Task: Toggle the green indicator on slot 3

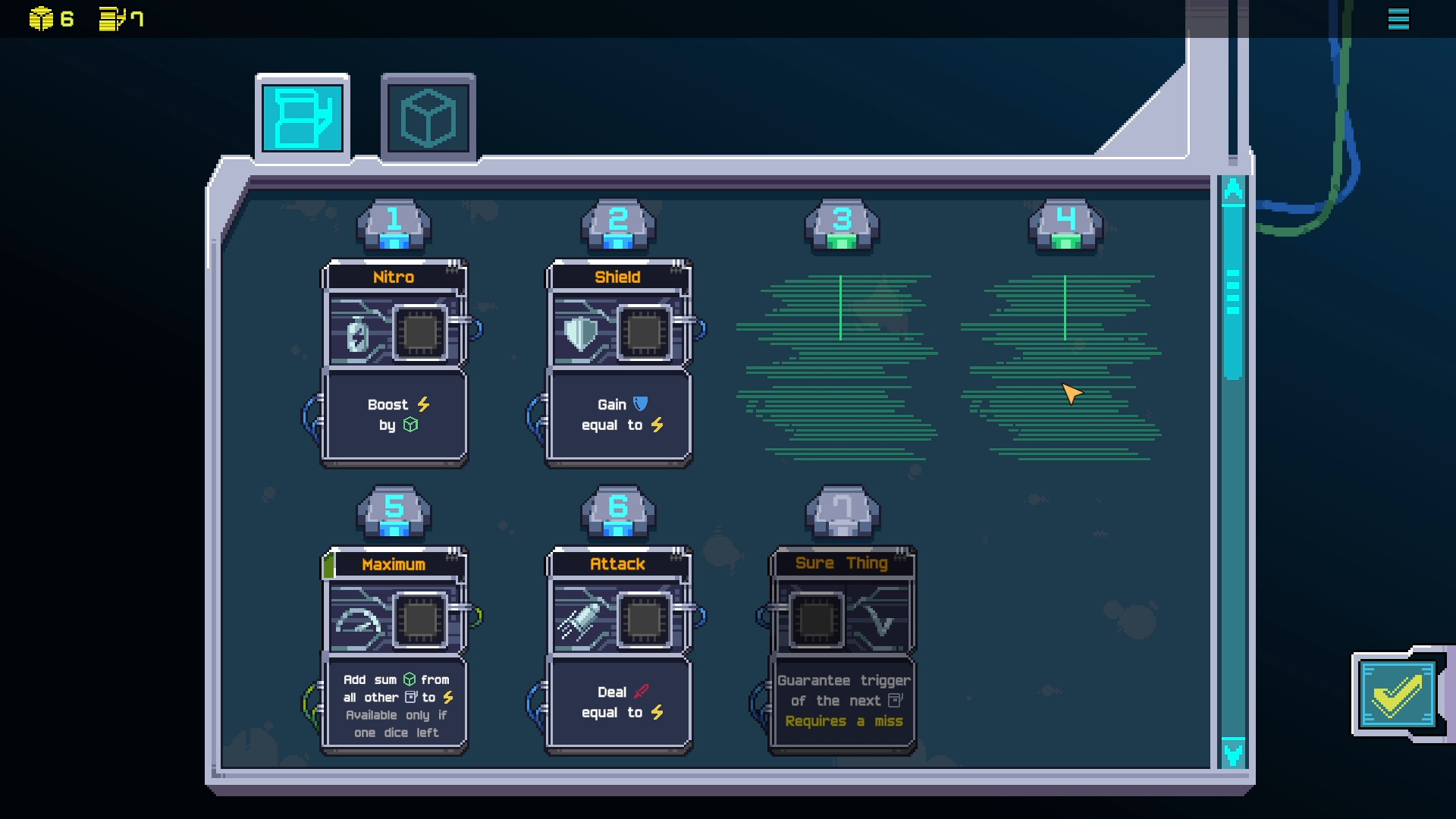Action: (x=840, y=241)
